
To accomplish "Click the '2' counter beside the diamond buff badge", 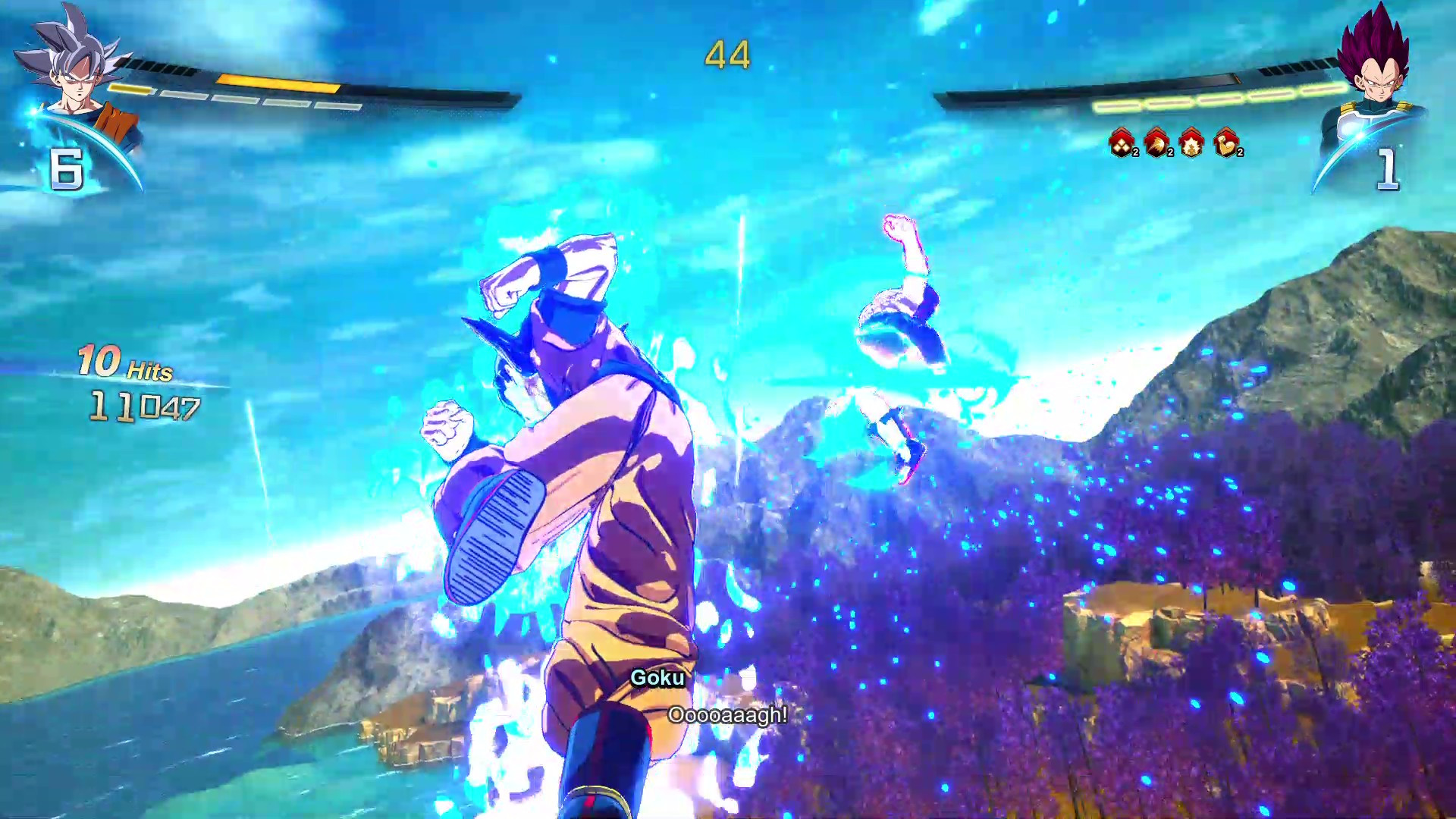I will (x=1136, y=153).
